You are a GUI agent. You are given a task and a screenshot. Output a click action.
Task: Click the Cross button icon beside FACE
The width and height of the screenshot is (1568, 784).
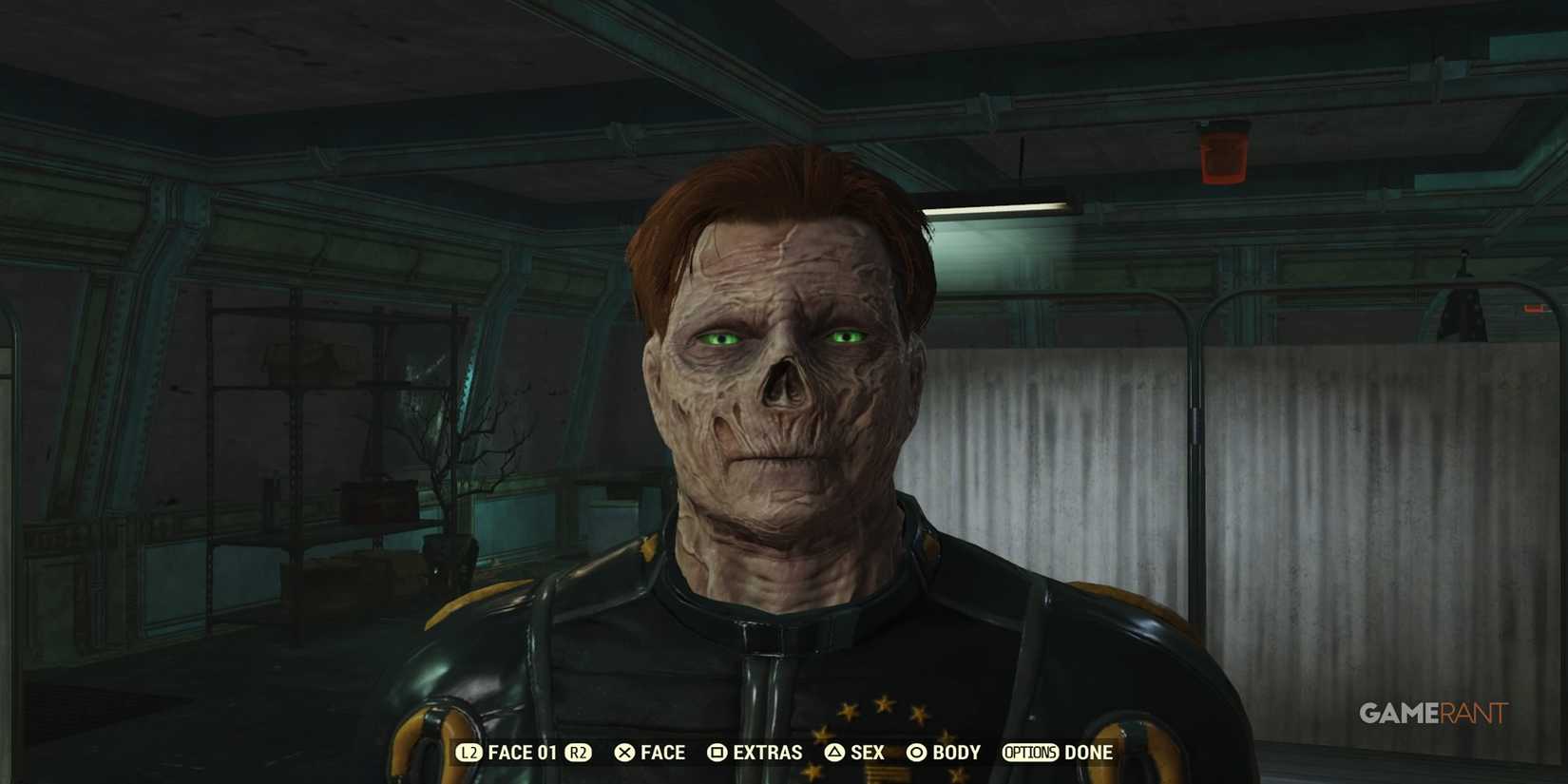coord(625,752)
